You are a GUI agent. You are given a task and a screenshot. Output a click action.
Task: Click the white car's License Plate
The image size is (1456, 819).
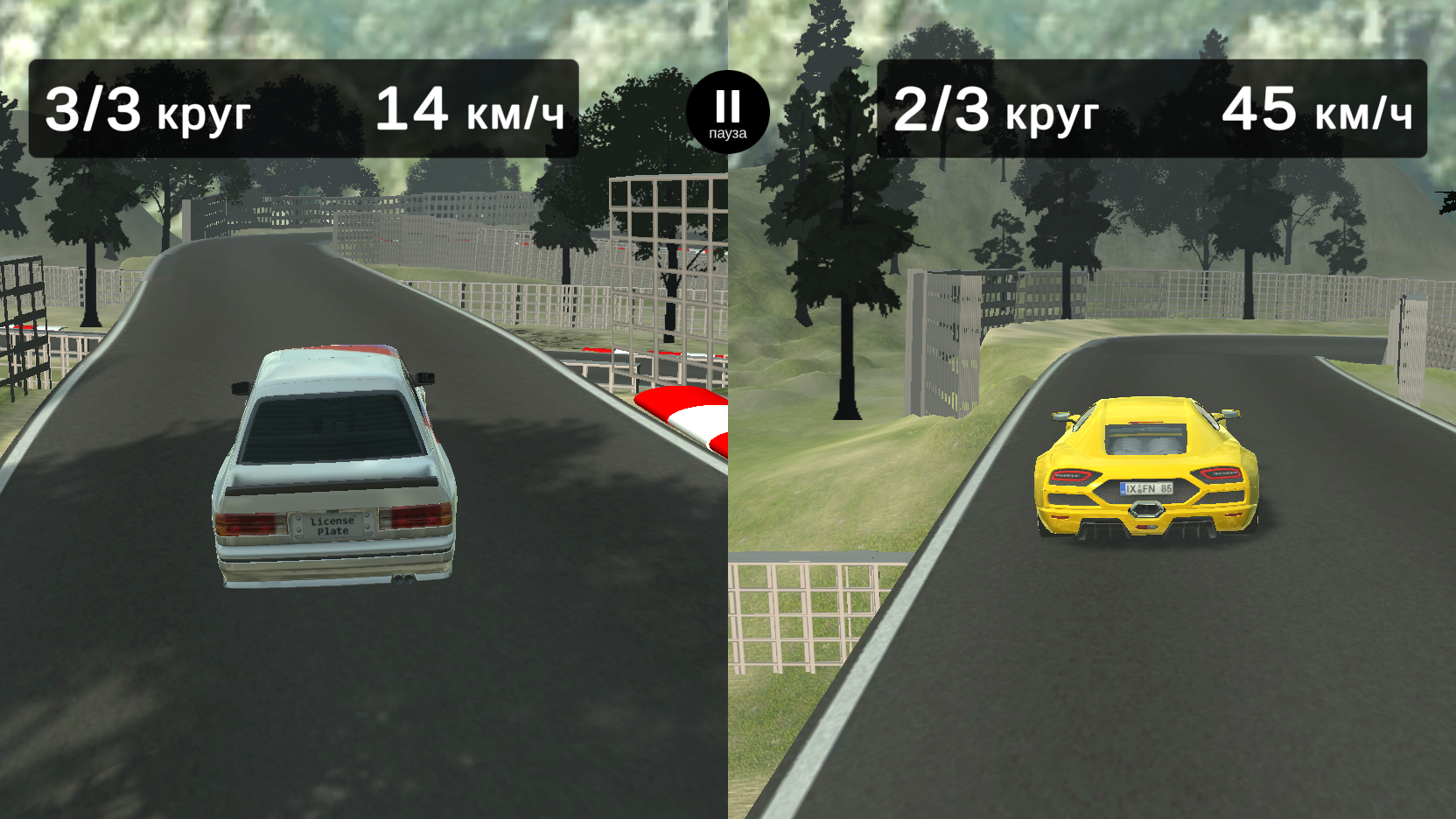tap(331, 524)
